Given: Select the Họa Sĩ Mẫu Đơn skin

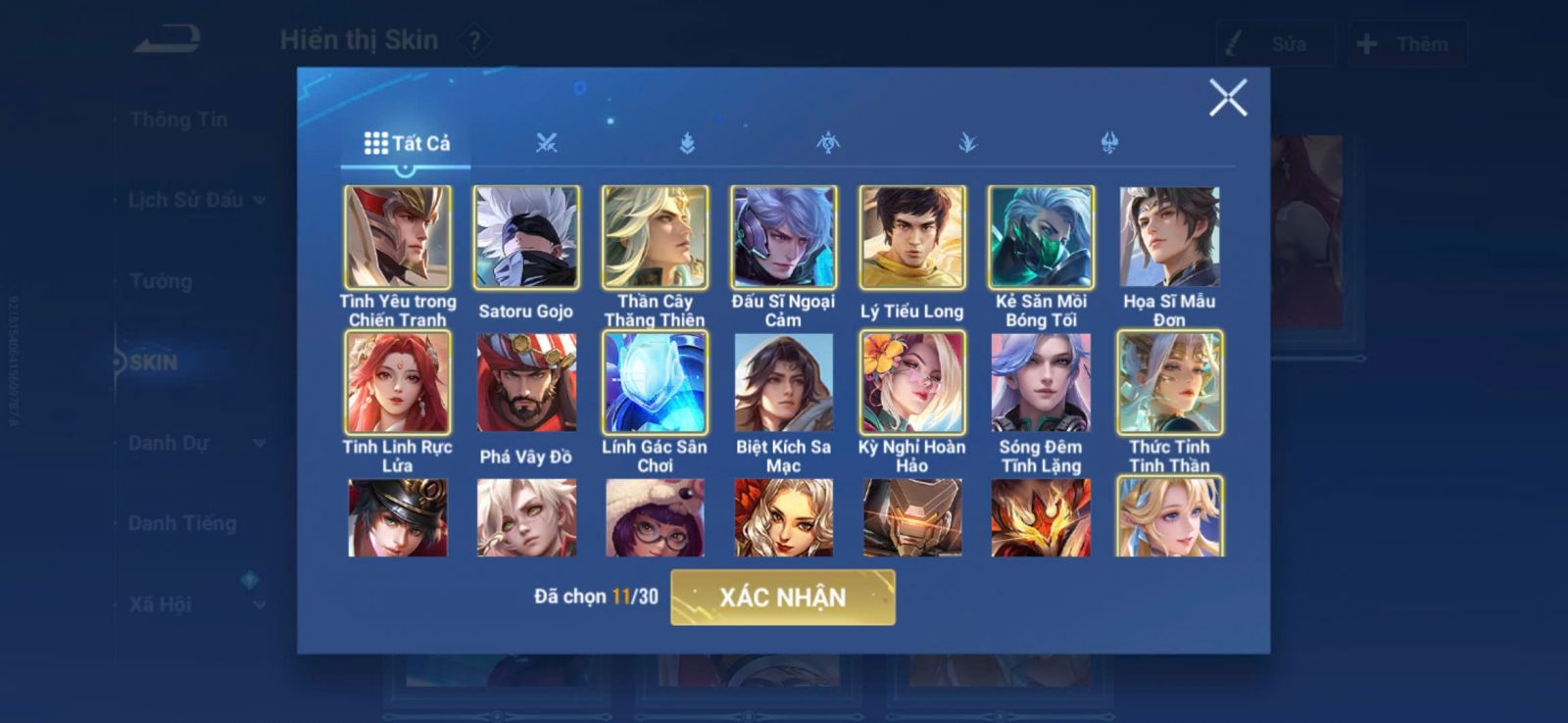Looking at the screenshot, I should click(1169, 238).
